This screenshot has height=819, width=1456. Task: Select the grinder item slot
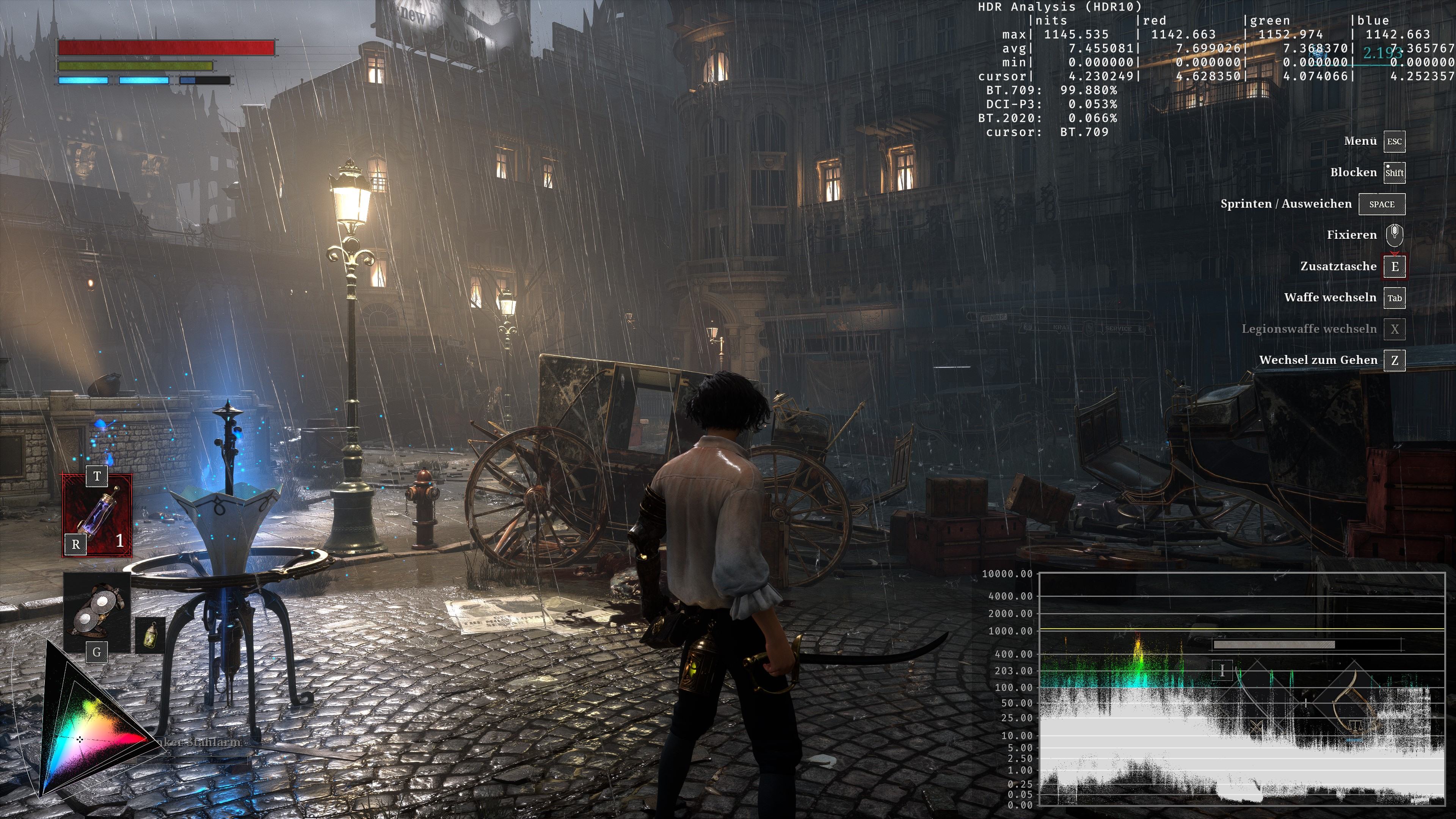(x=97, y=610)
